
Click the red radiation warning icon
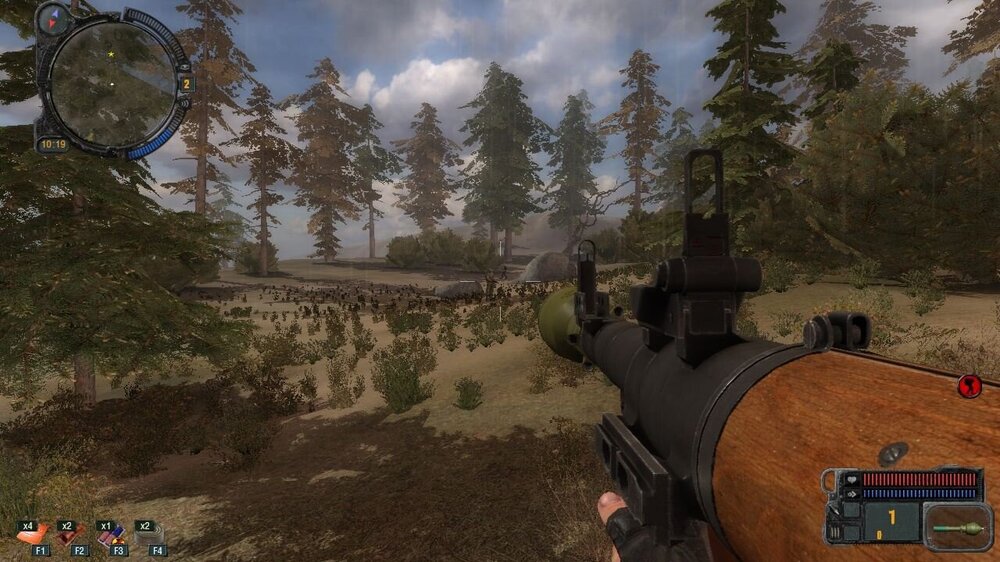968,385
